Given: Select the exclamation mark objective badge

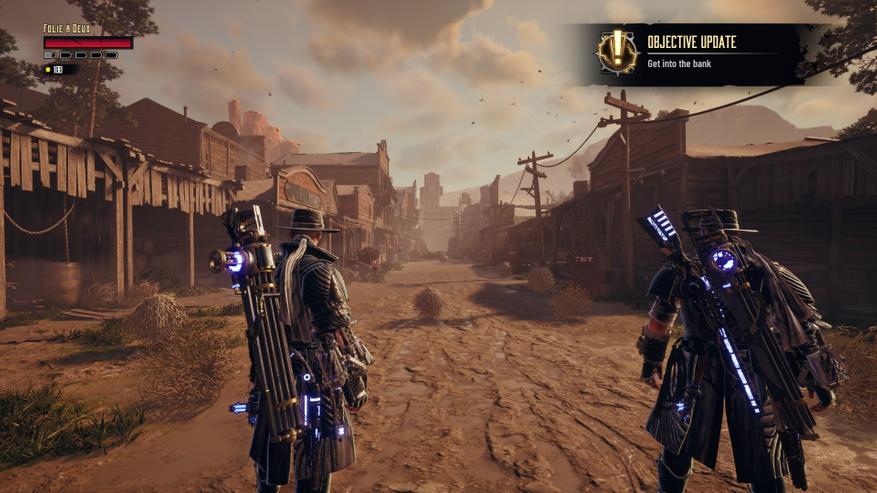Looking at the screenshot, I should coord(617,51).
